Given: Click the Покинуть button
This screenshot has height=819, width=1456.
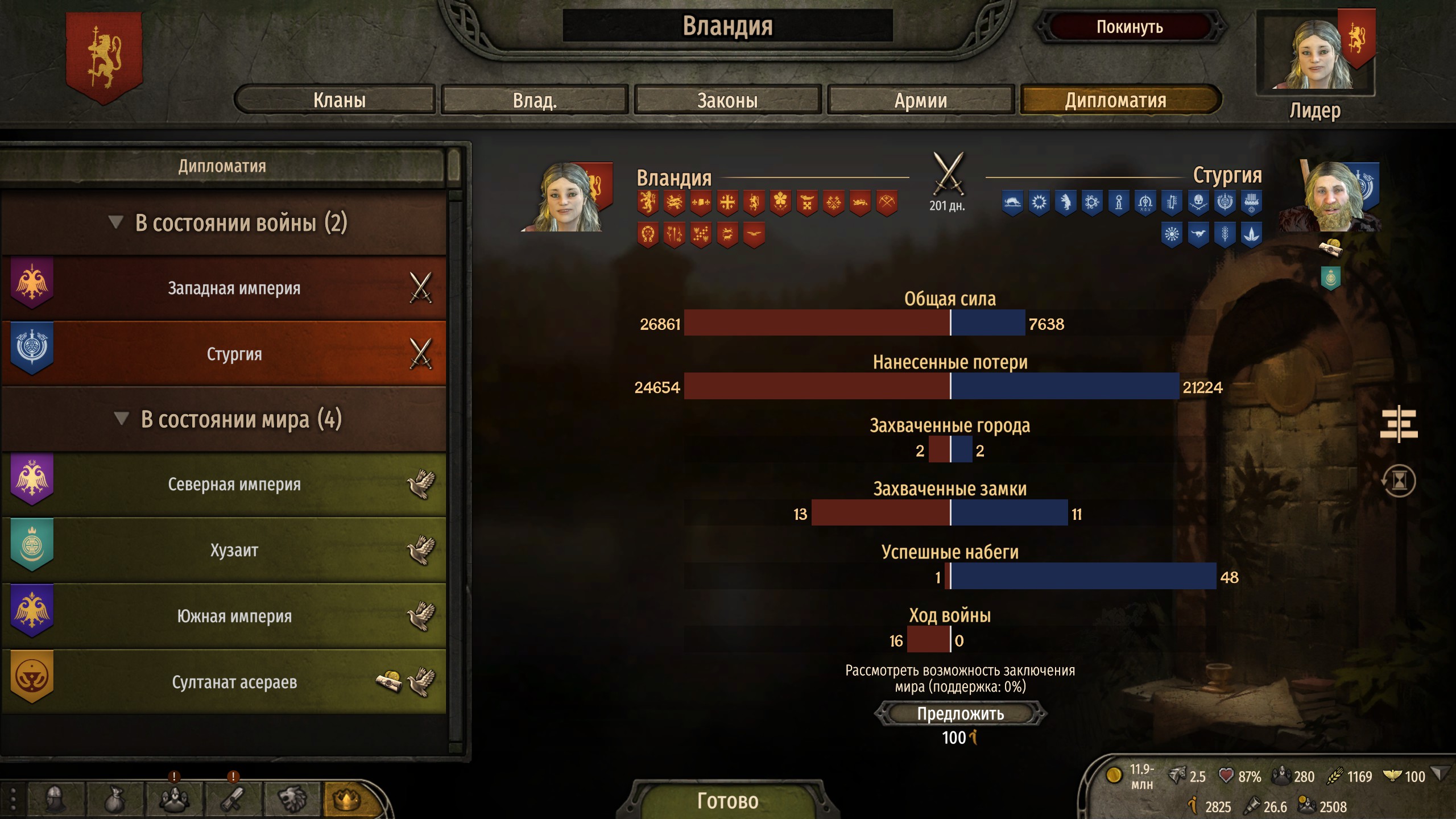Looking at the screenshot, I should tap(1130, 27).
